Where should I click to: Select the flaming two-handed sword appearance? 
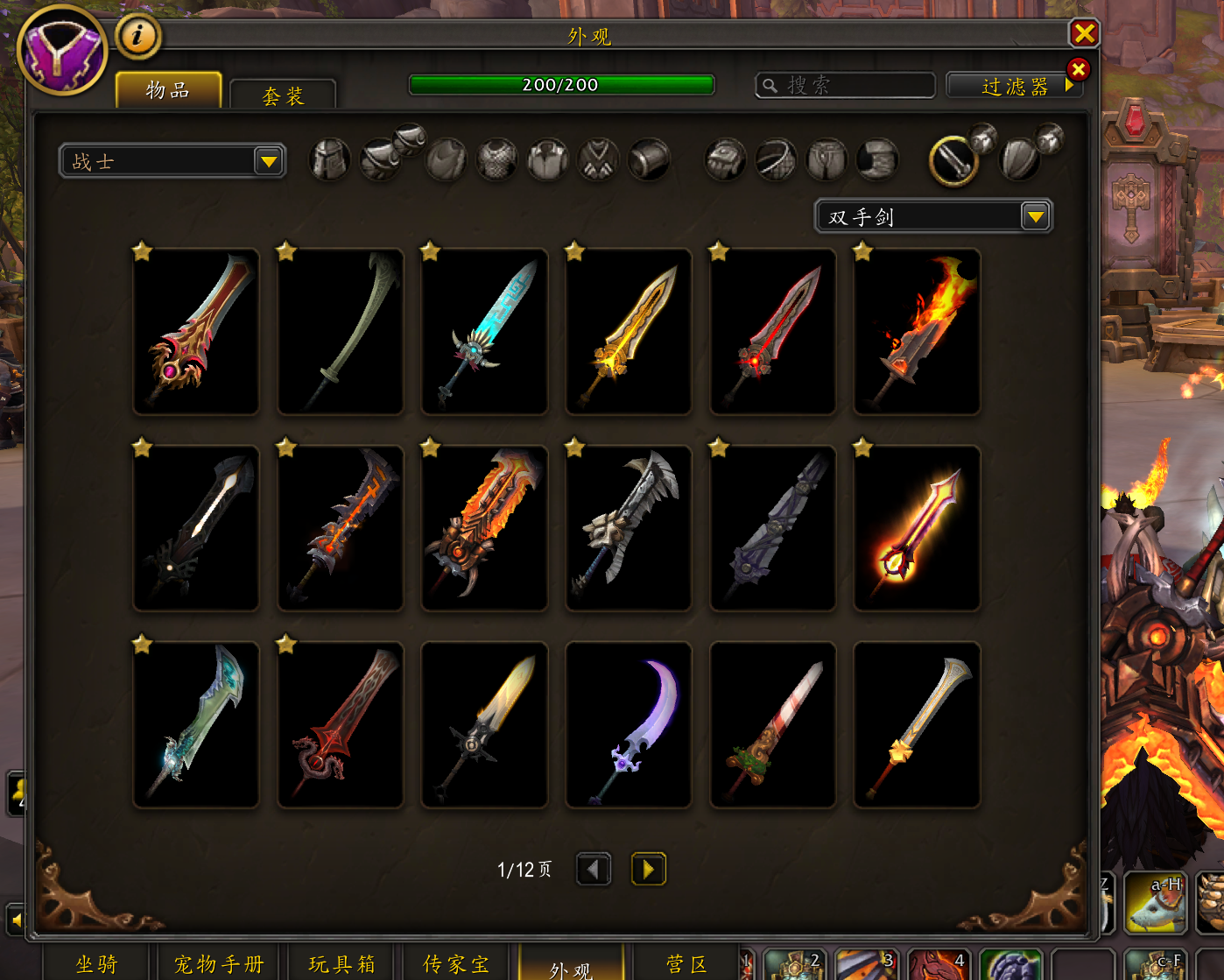[x=917, y=331]
